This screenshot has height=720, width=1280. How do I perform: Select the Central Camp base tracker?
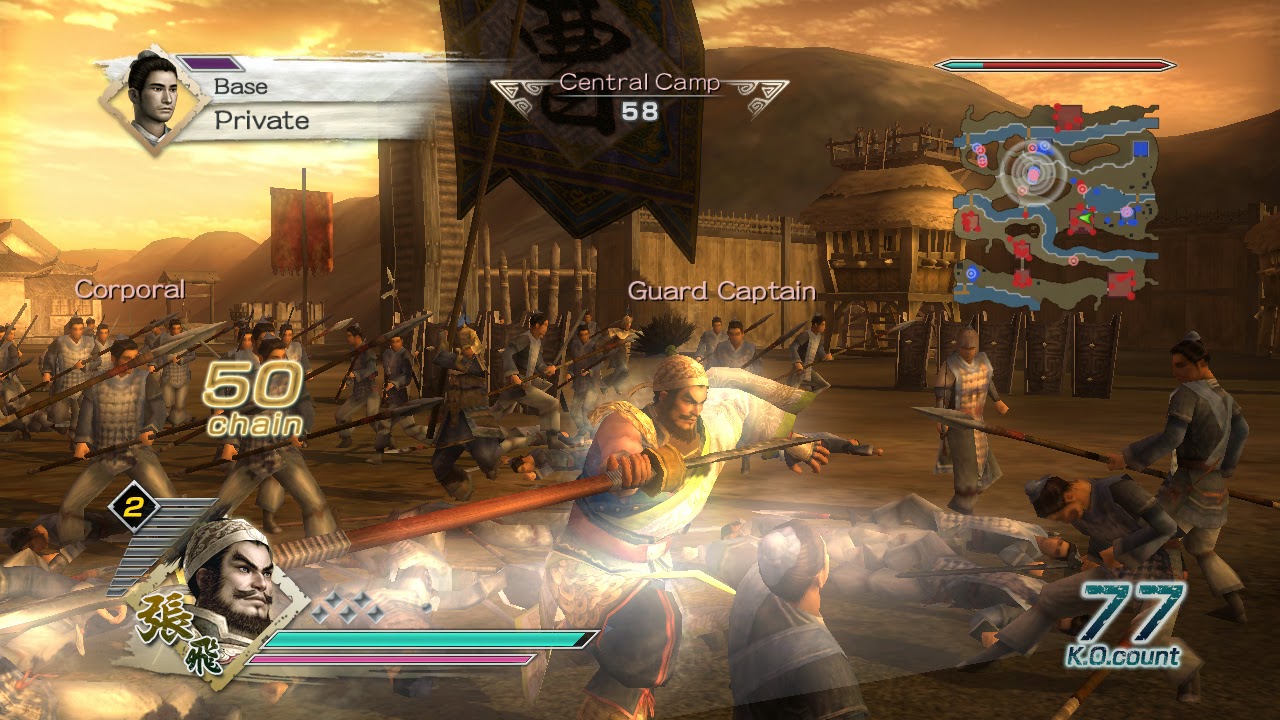coord(639,96)
